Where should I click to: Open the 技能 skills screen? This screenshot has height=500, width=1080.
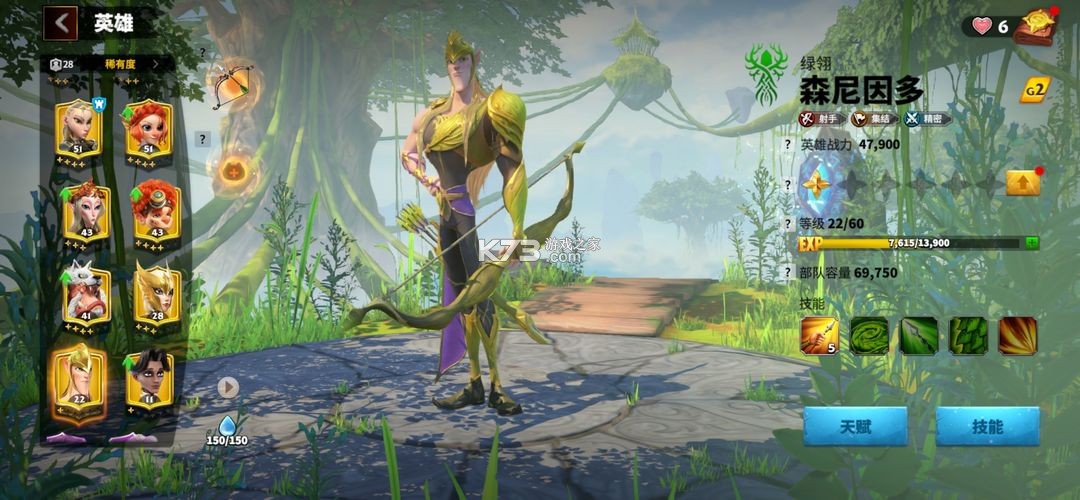[987, 426]
